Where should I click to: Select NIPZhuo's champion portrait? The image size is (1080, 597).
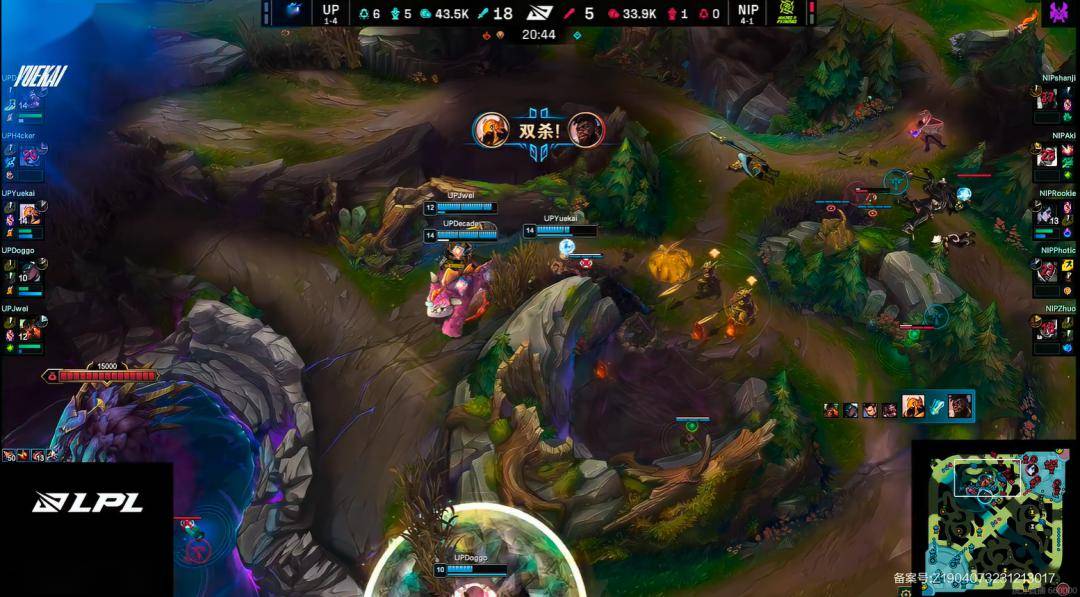click(x=1048, y=327)
